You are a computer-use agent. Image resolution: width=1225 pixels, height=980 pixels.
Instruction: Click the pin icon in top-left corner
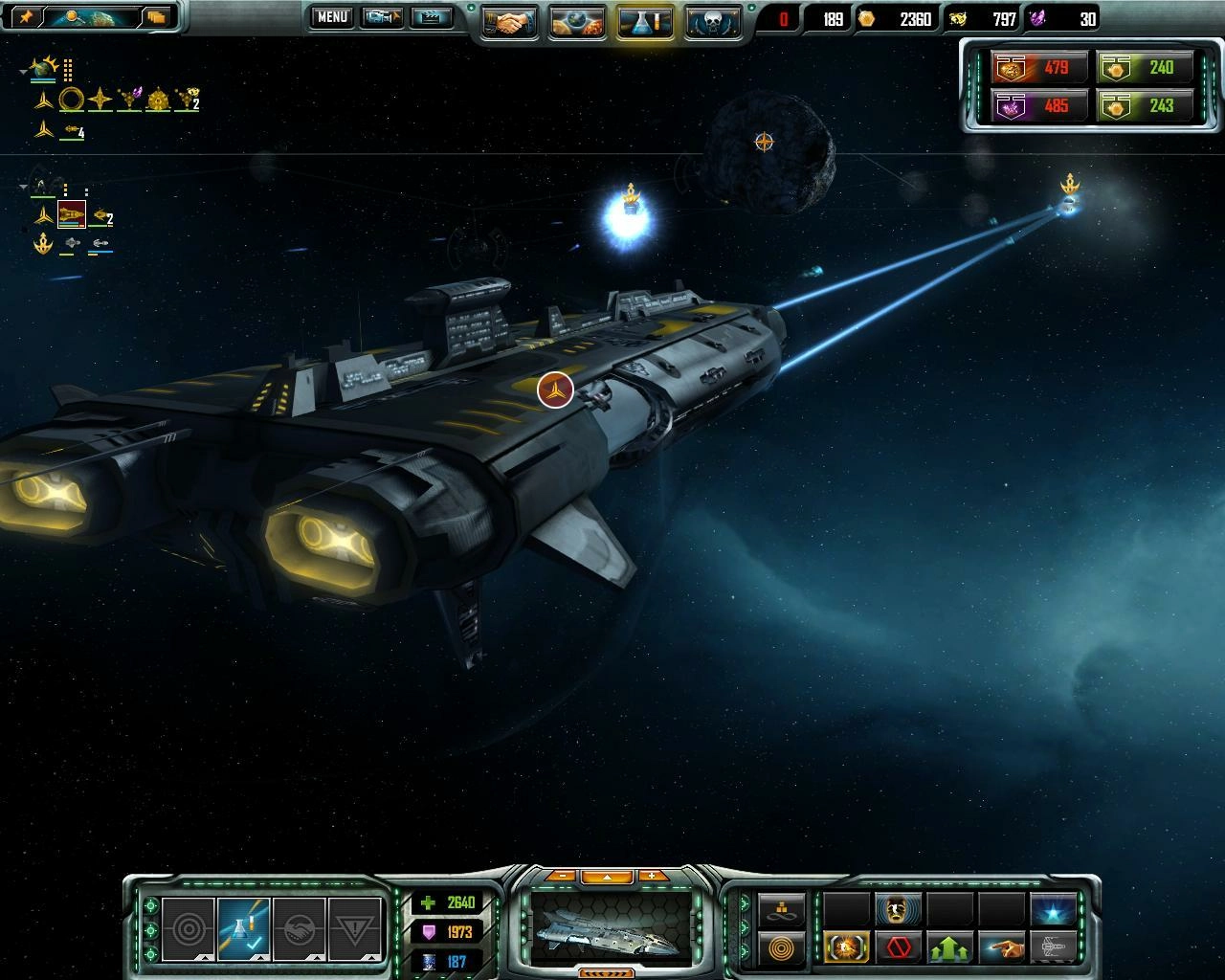[26, 16]
